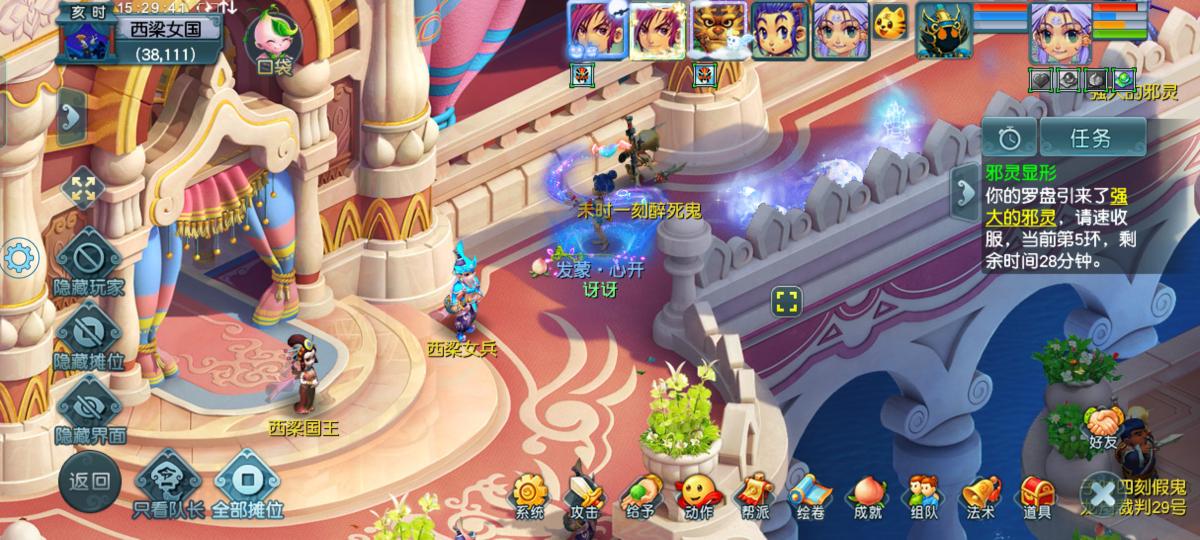Open the 帮派 guild panel

(x=753, y=494)
